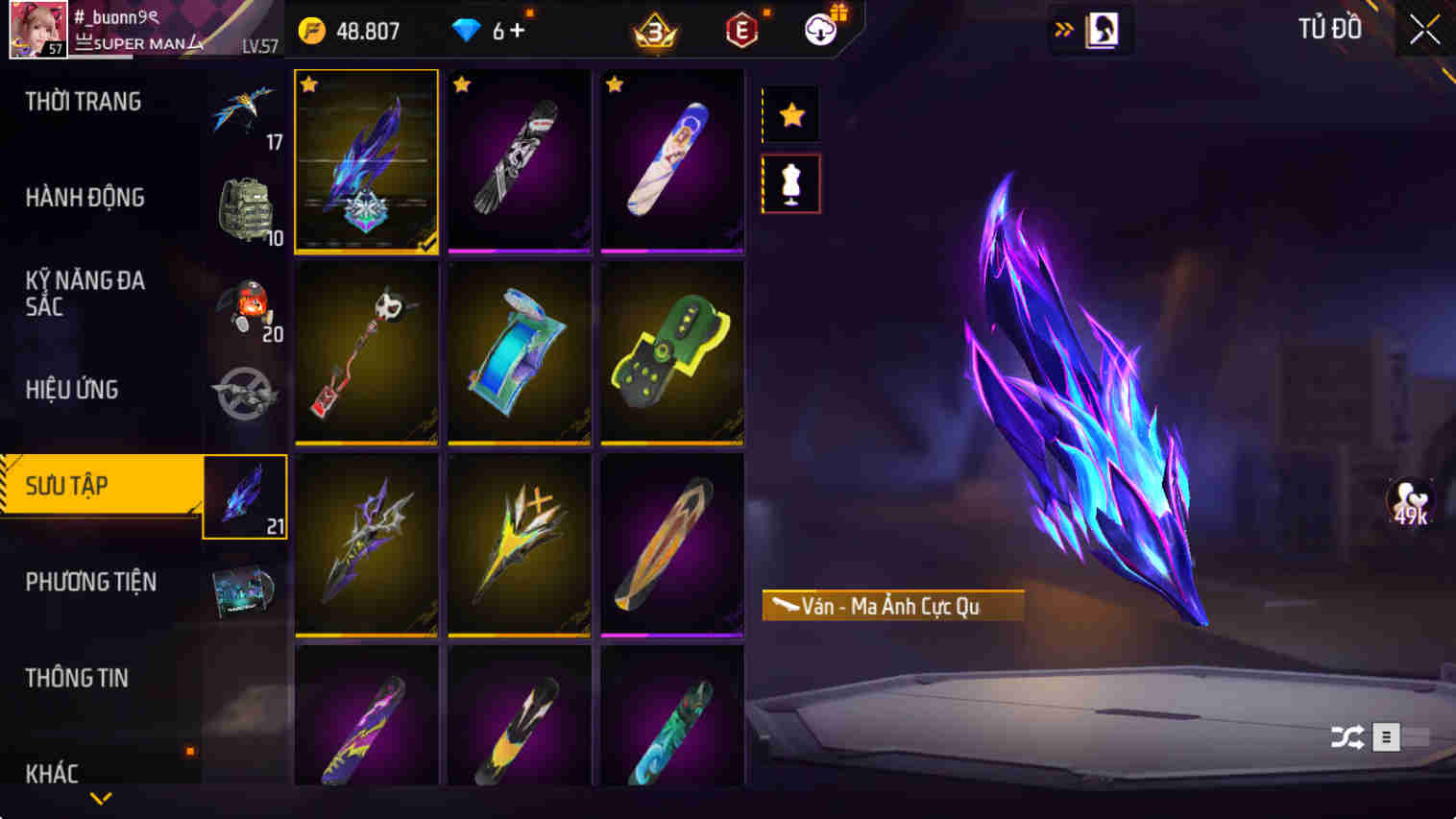
Task: Expand the left sidebar with the bottom chevron
Action: tap(100, 798)
